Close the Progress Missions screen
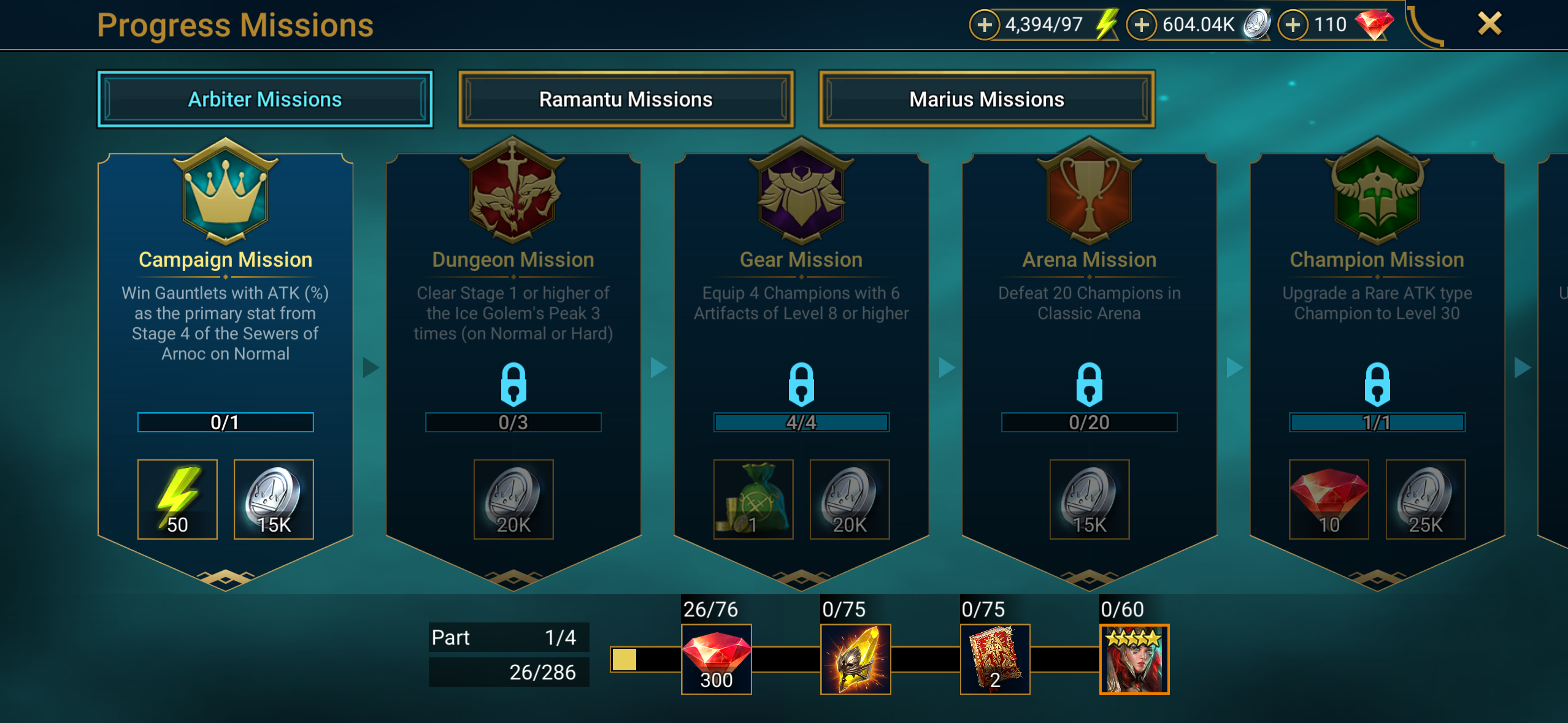Viewport: 1568px width, 723px height. click(1489, 25)
